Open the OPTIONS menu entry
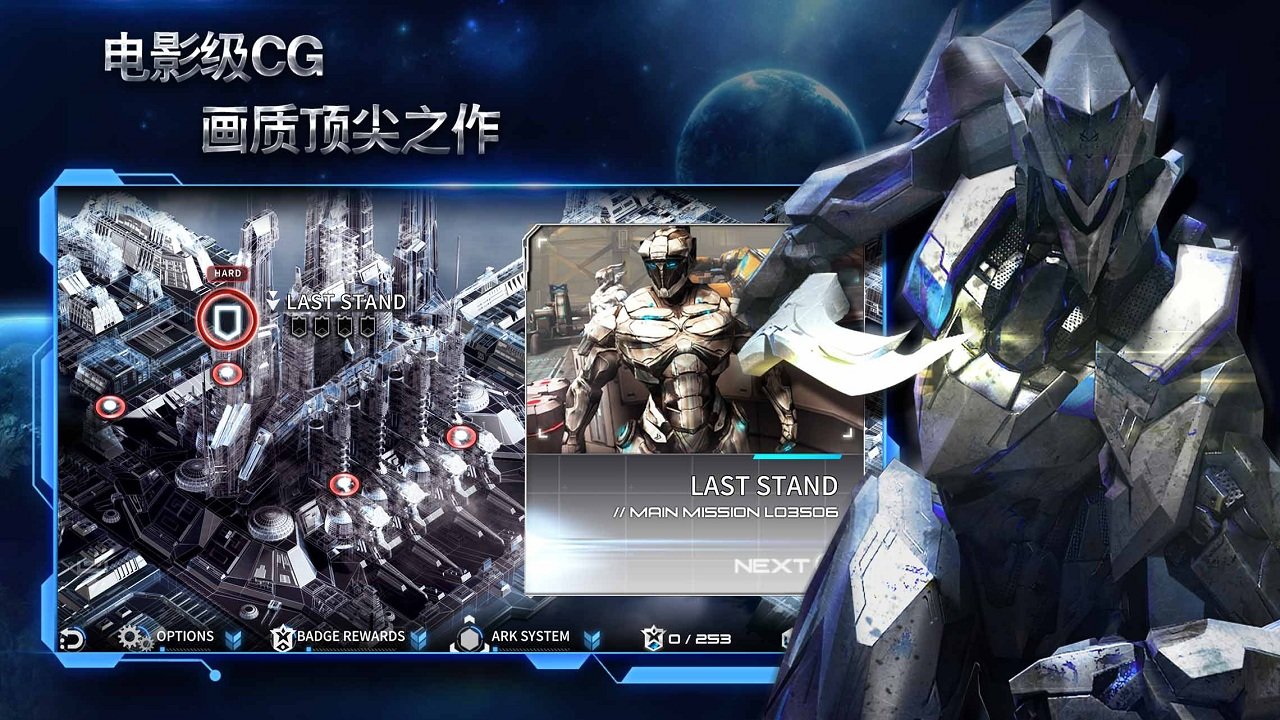1280x720 pixels. point(184,635)
